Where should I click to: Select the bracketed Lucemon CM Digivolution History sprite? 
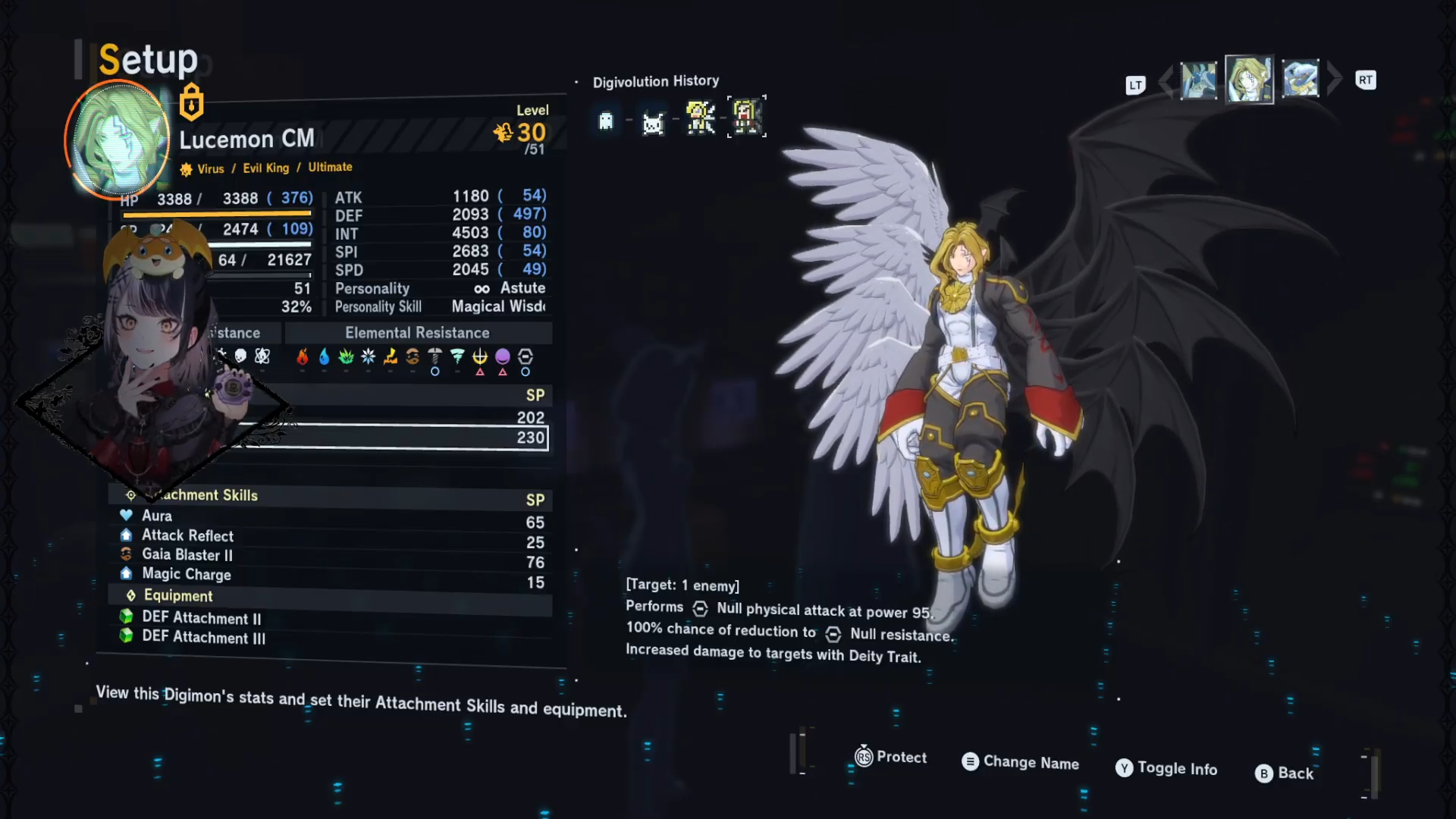click(747, 117)
